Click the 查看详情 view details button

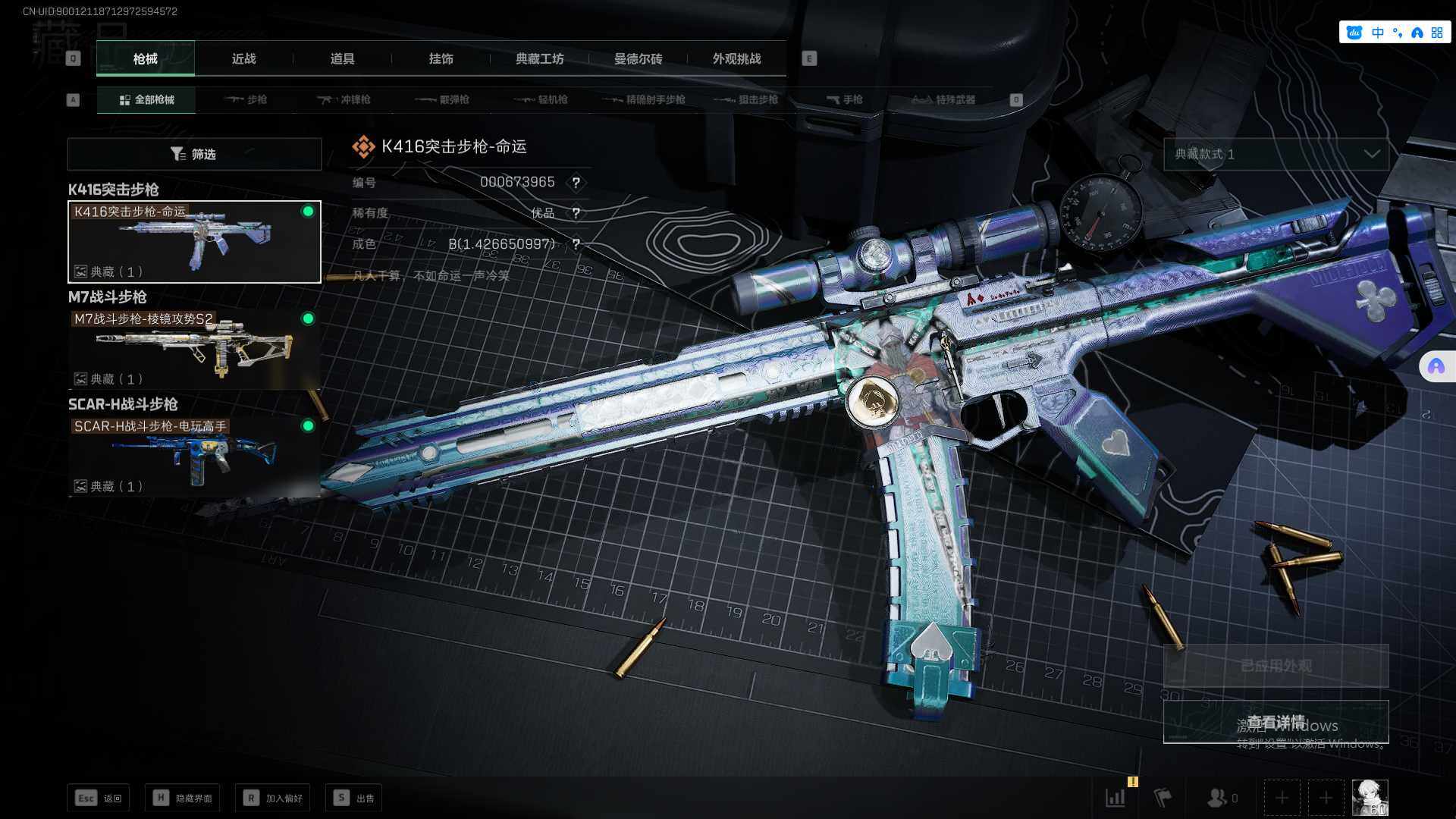pyautogui.click(x=1276, y=721)
